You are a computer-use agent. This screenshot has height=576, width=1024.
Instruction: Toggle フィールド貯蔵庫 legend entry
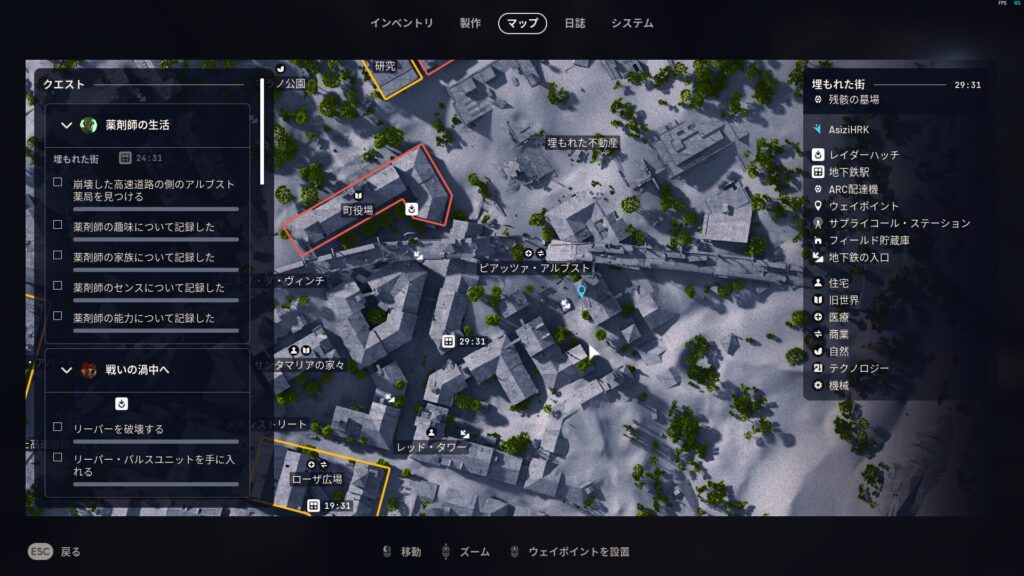click(866, 240)
